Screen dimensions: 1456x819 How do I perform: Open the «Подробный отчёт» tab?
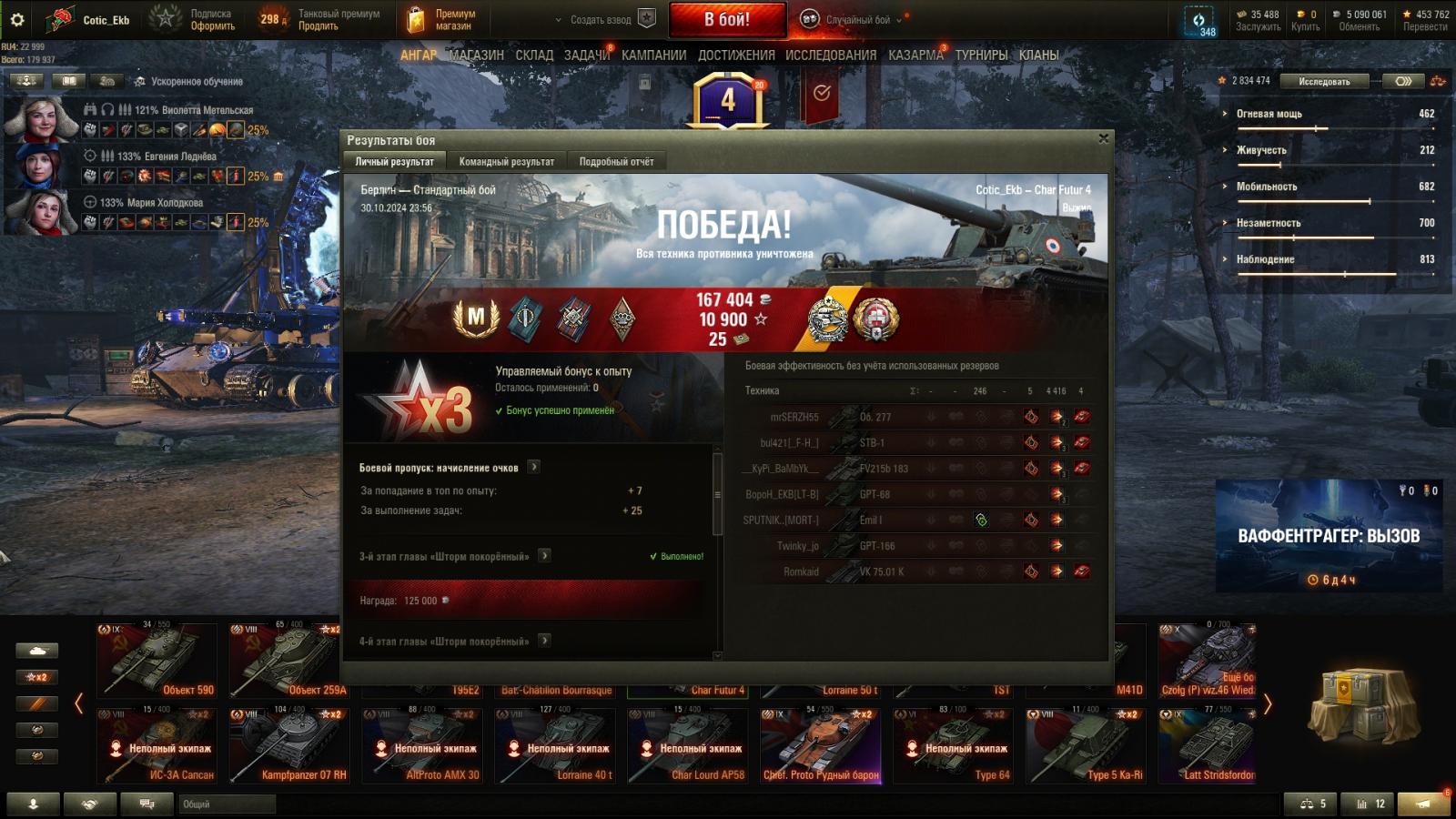pos(616,161)
